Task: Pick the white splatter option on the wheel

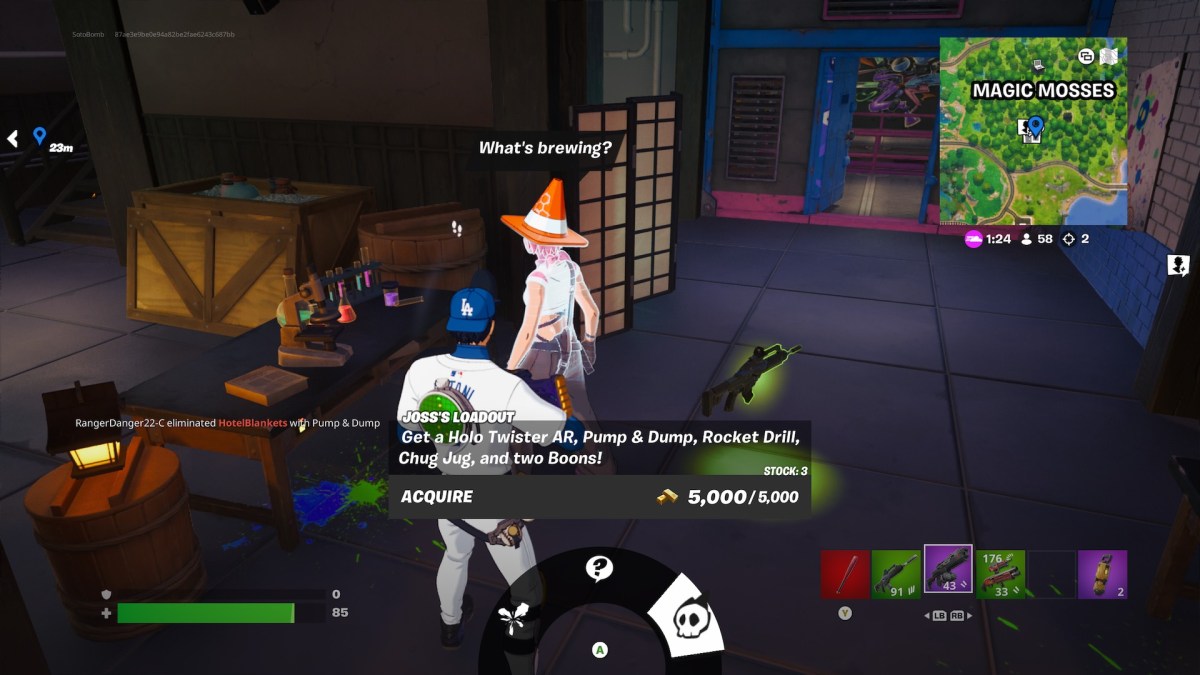Action: [x=516, y=617]
